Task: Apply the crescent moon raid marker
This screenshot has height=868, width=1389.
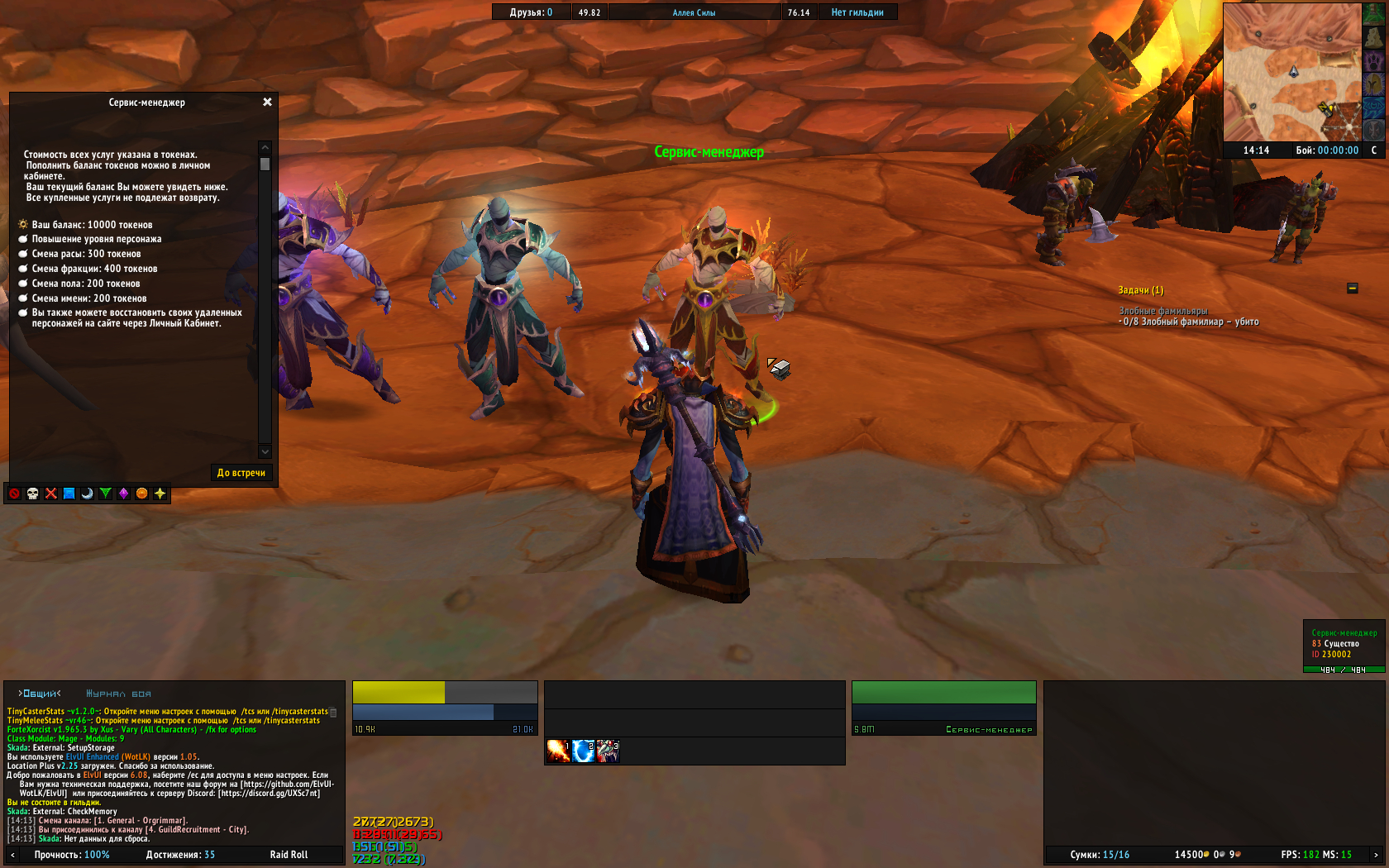Action: click(88, 494)
